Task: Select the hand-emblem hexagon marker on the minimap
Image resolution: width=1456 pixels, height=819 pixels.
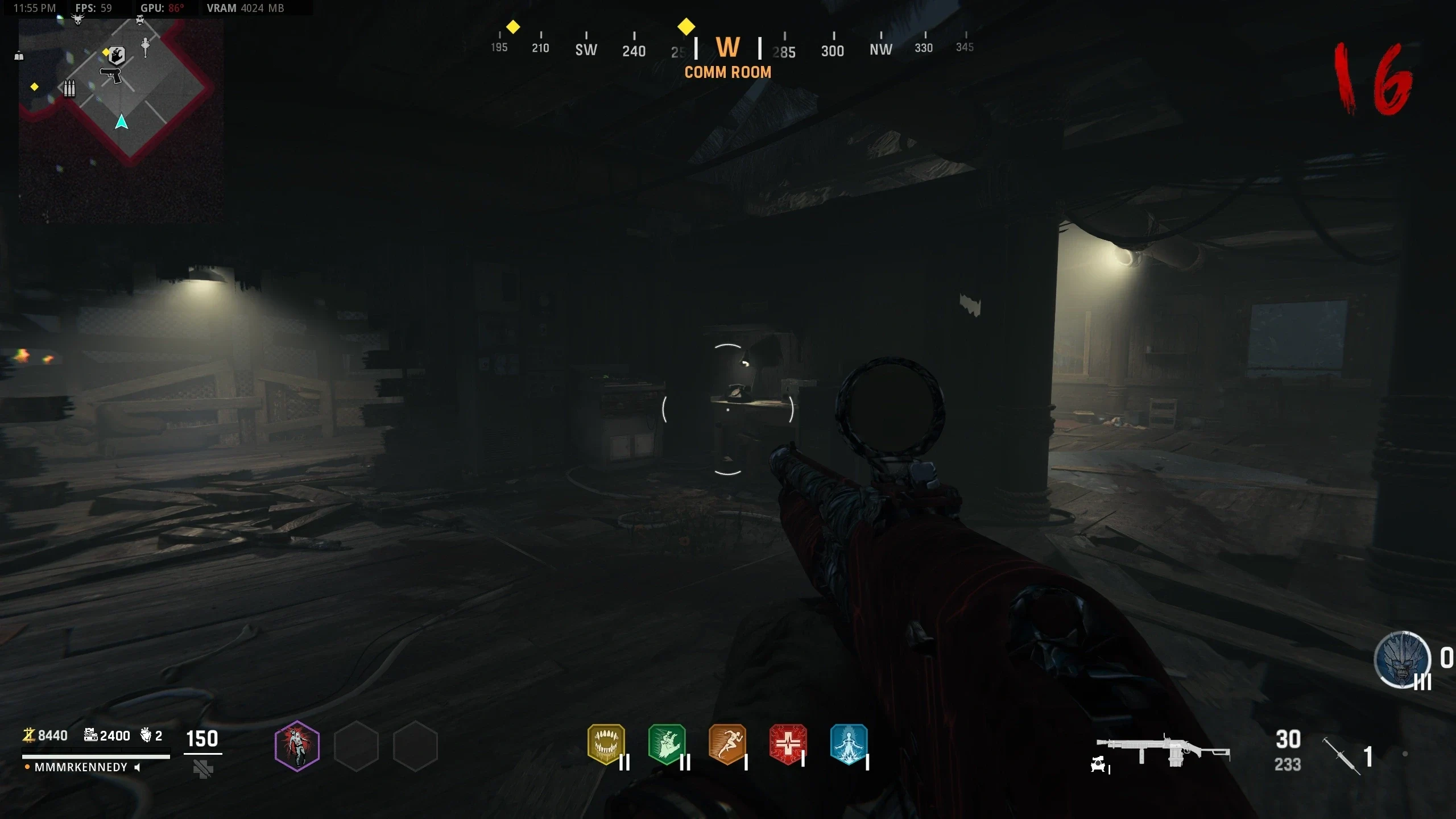Action: (117, 55)
